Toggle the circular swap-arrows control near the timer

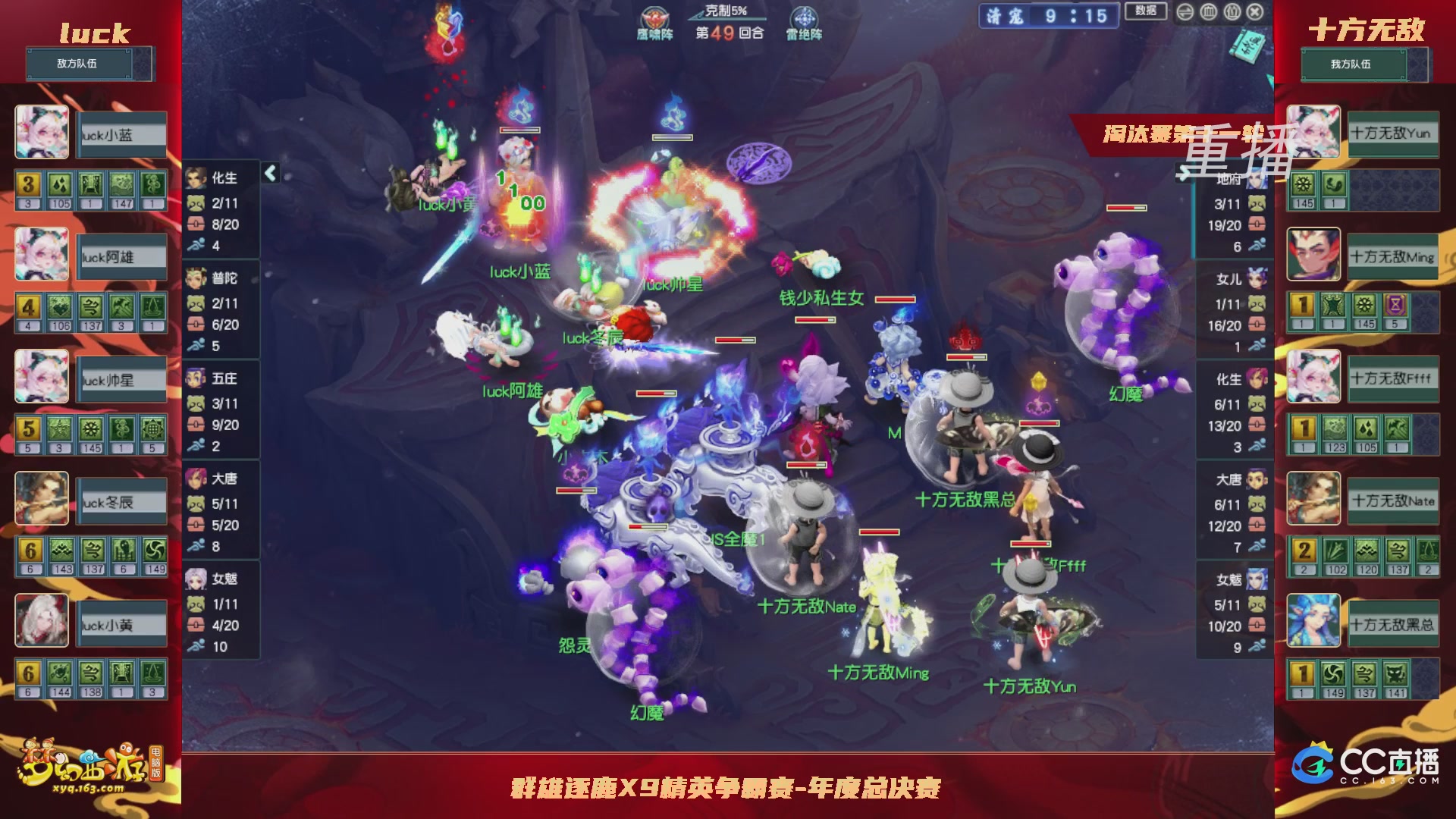[x=1185, y=12]
